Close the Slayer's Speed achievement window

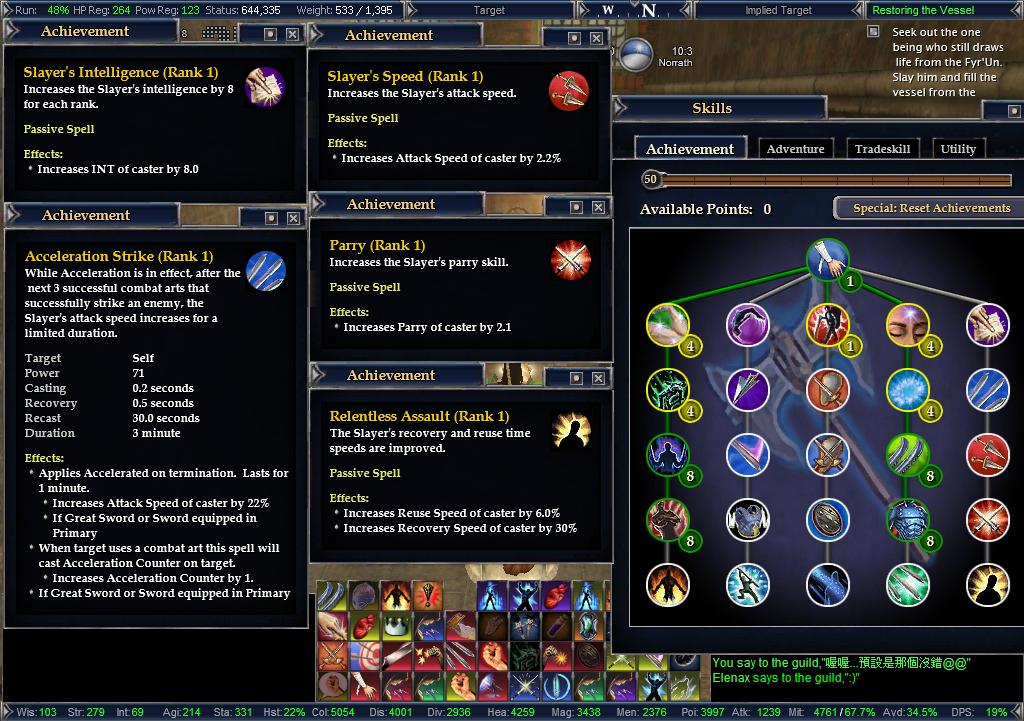596,38
